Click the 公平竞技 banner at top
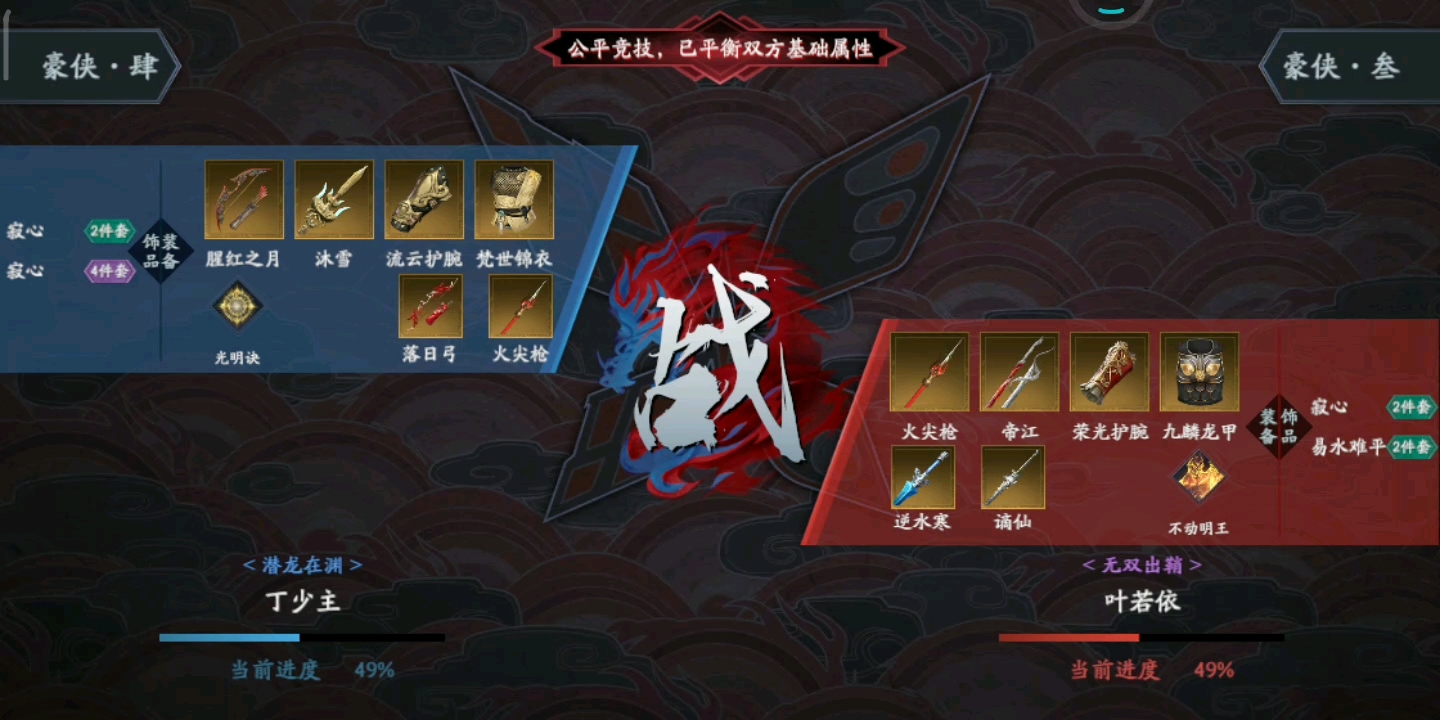This screenshot has width=1440, height=720. (x=722, y=46)
